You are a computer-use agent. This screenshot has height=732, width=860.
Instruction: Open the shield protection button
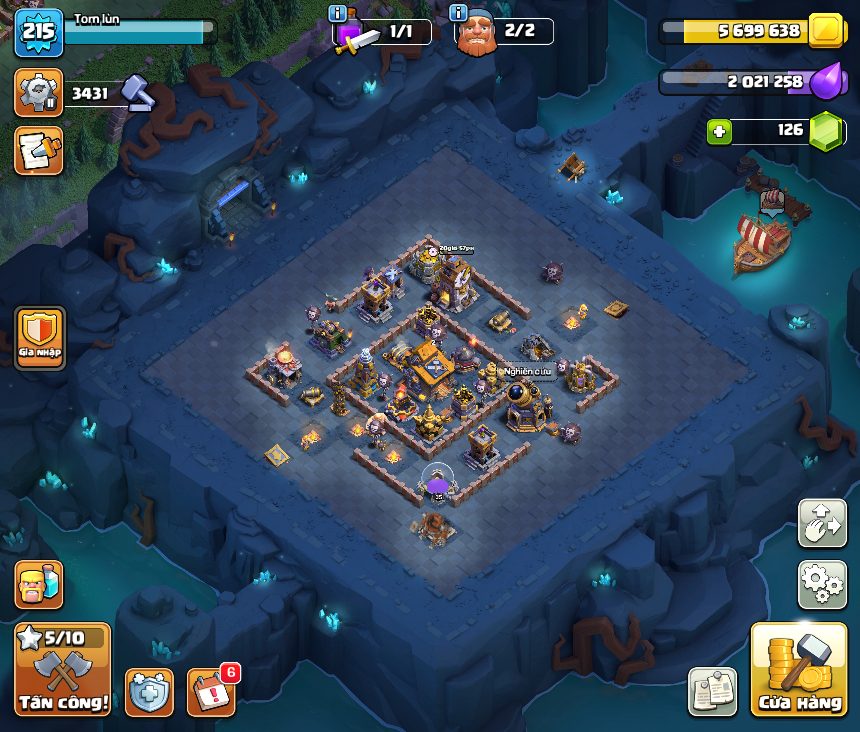[x=149, y=692]
